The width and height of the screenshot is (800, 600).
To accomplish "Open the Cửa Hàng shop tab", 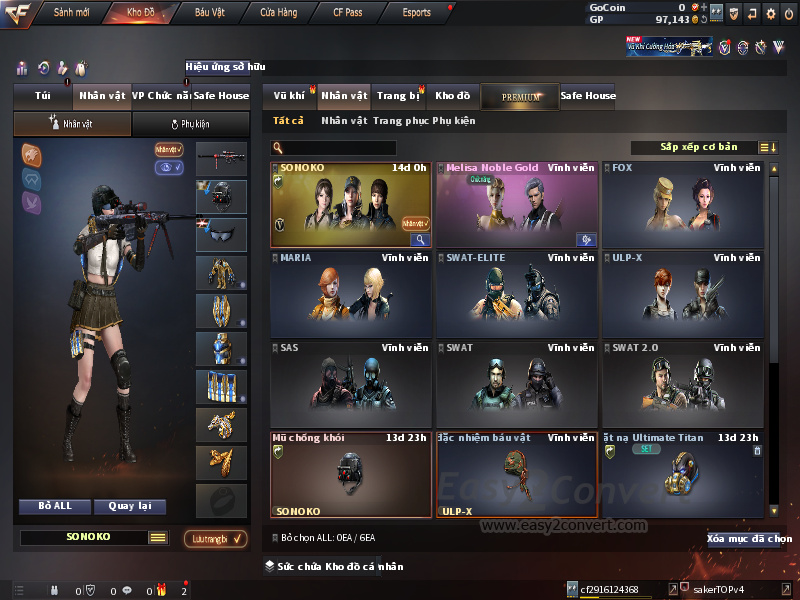I will point(278,13).
